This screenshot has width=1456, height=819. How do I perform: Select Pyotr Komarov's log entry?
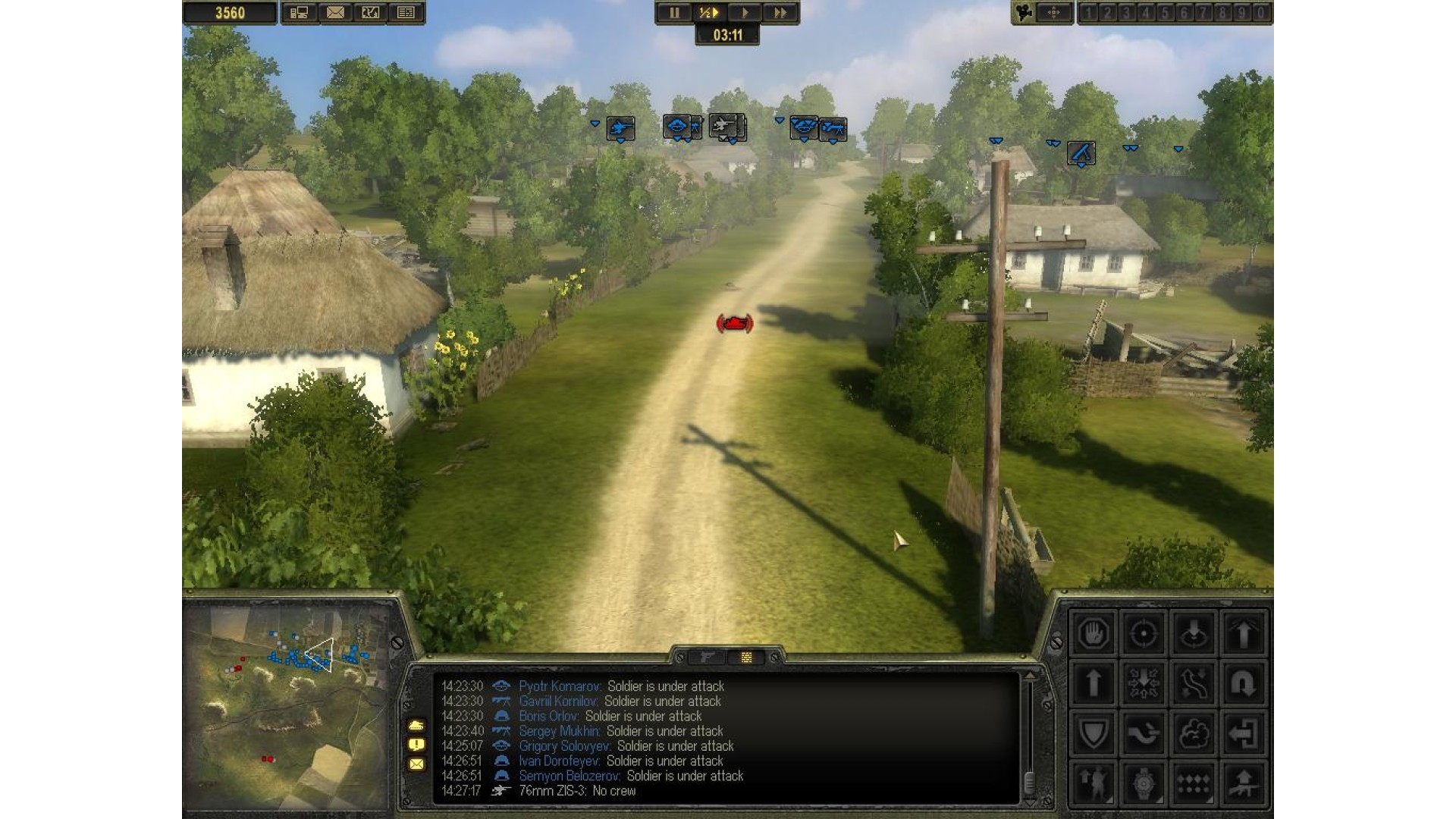(x=620, y=686)
